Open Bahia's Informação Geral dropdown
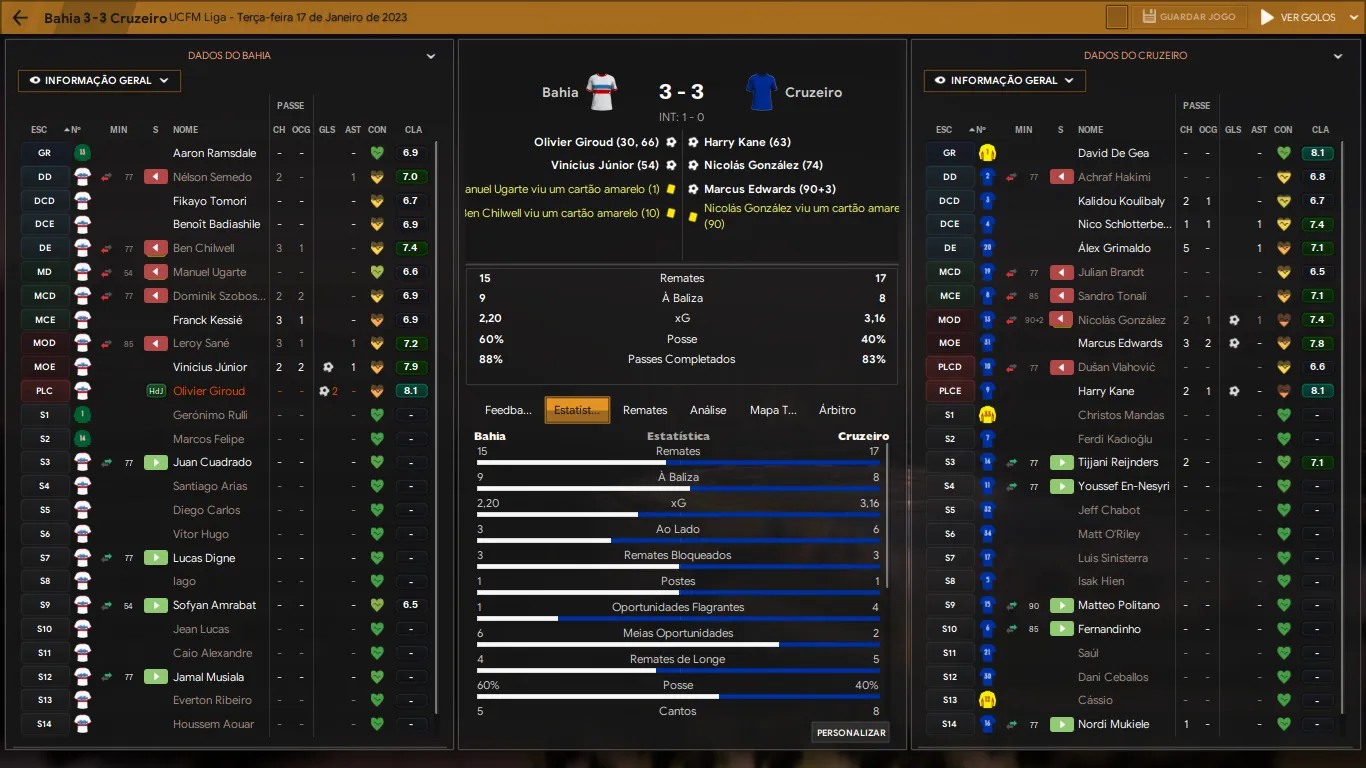 coord(99,81)
